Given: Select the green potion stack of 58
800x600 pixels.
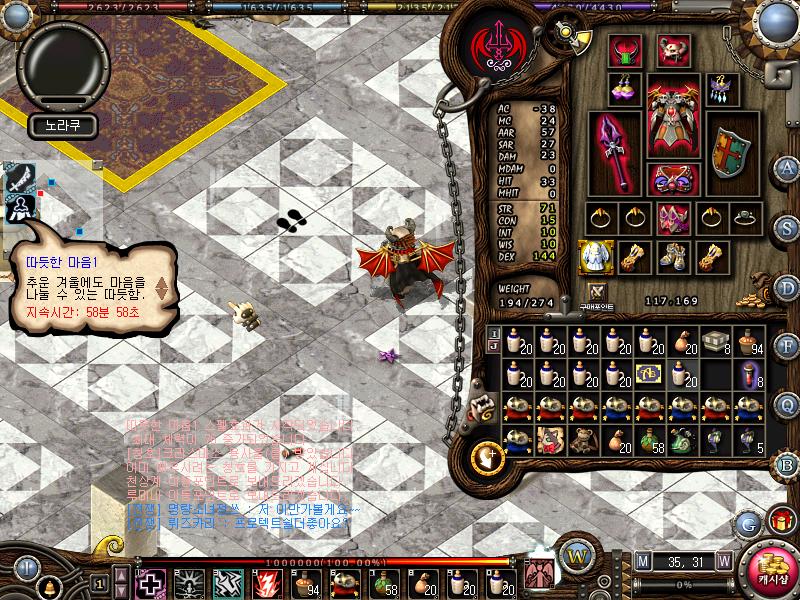Looking at the screenshot, I should [651, 439].
